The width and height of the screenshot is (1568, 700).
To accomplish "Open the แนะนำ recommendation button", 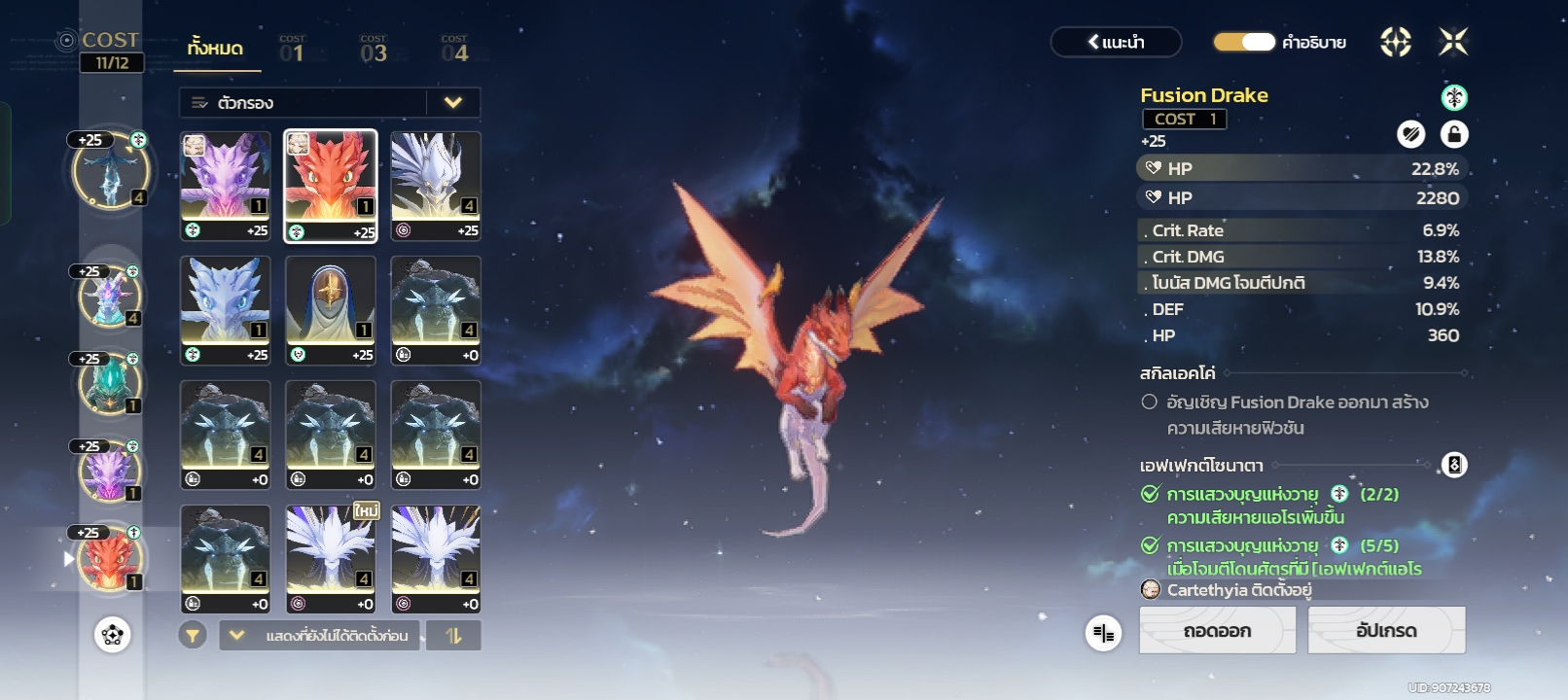I will click(x=1116, y=42).
